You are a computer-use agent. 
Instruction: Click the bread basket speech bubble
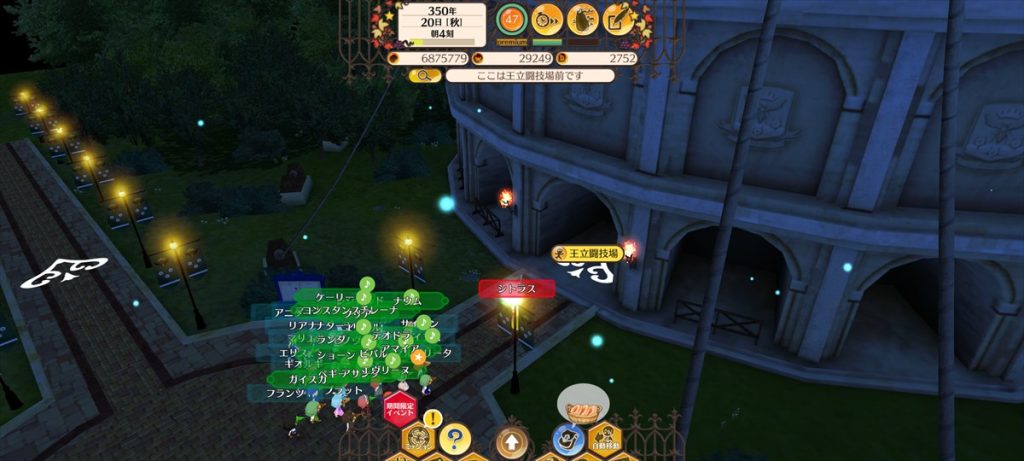click(583, 405)
